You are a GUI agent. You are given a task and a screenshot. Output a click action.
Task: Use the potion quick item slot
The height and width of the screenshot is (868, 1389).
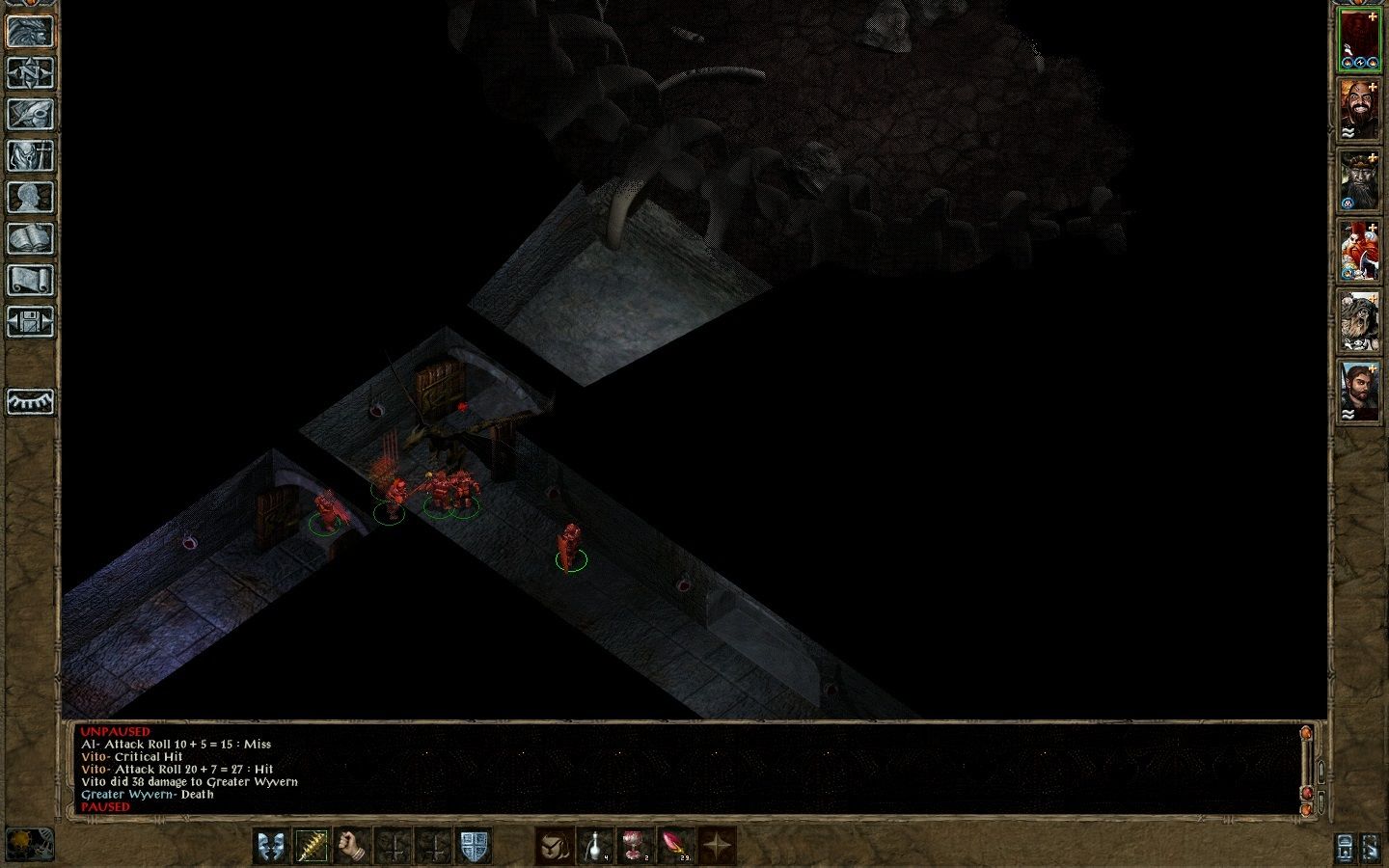[594, 847]
